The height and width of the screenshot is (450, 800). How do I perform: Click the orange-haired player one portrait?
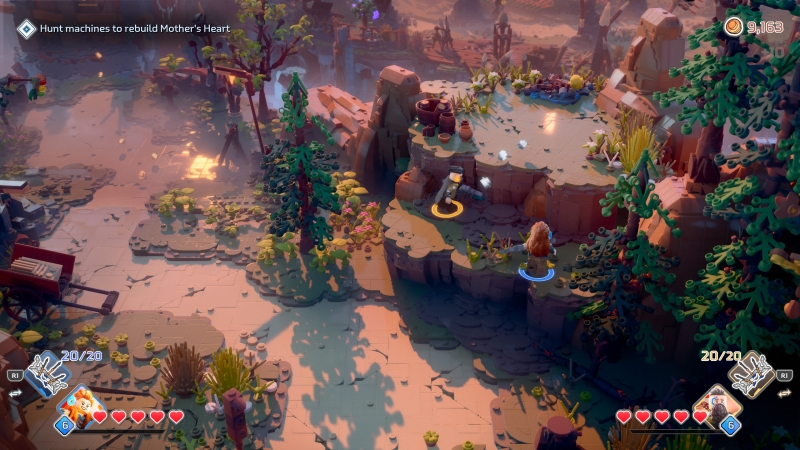(78, 408)
